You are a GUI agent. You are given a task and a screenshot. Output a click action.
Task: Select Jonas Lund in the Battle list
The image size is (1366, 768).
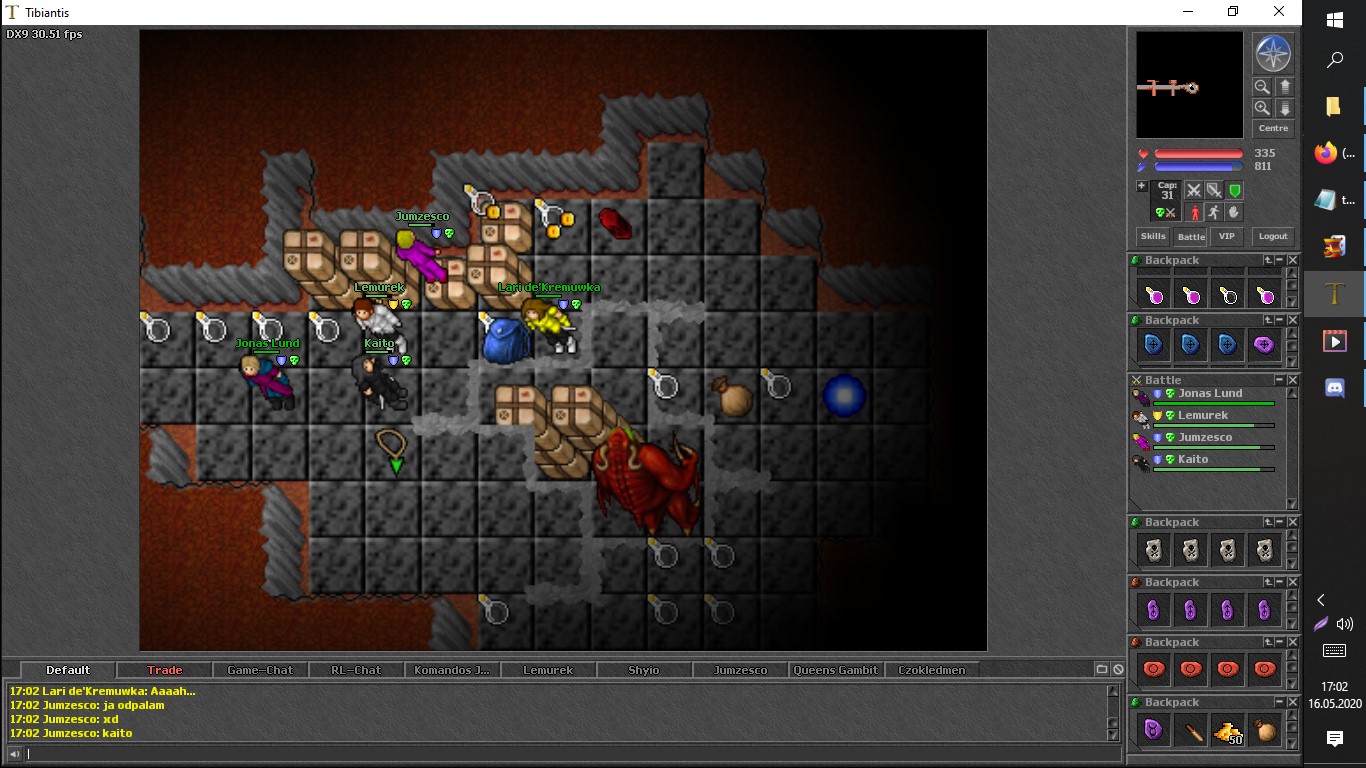(1210, 394)
